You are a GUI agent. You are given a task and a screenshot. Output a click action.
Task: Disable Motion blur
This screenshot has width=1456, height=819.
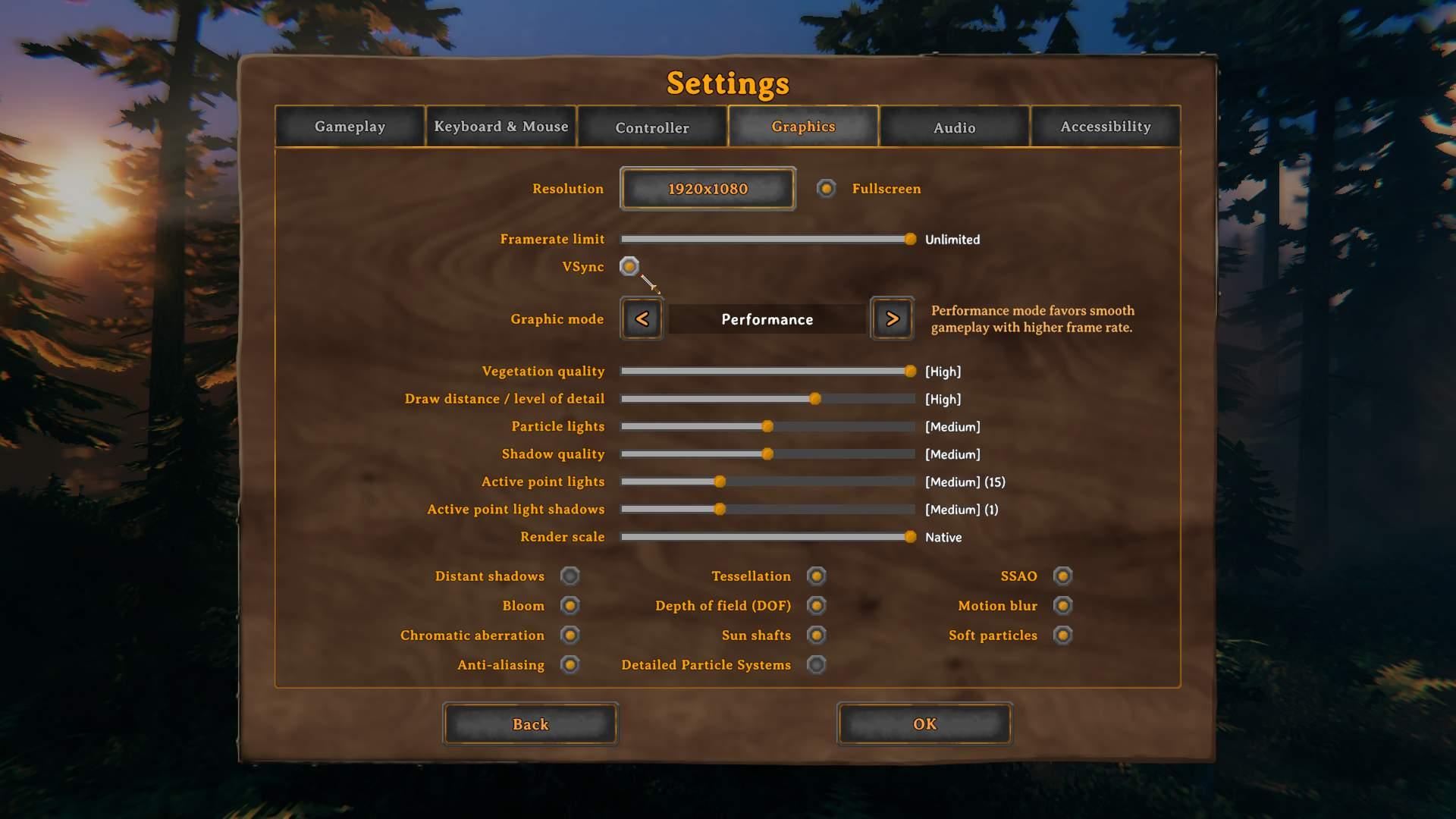click(1062, 605)
